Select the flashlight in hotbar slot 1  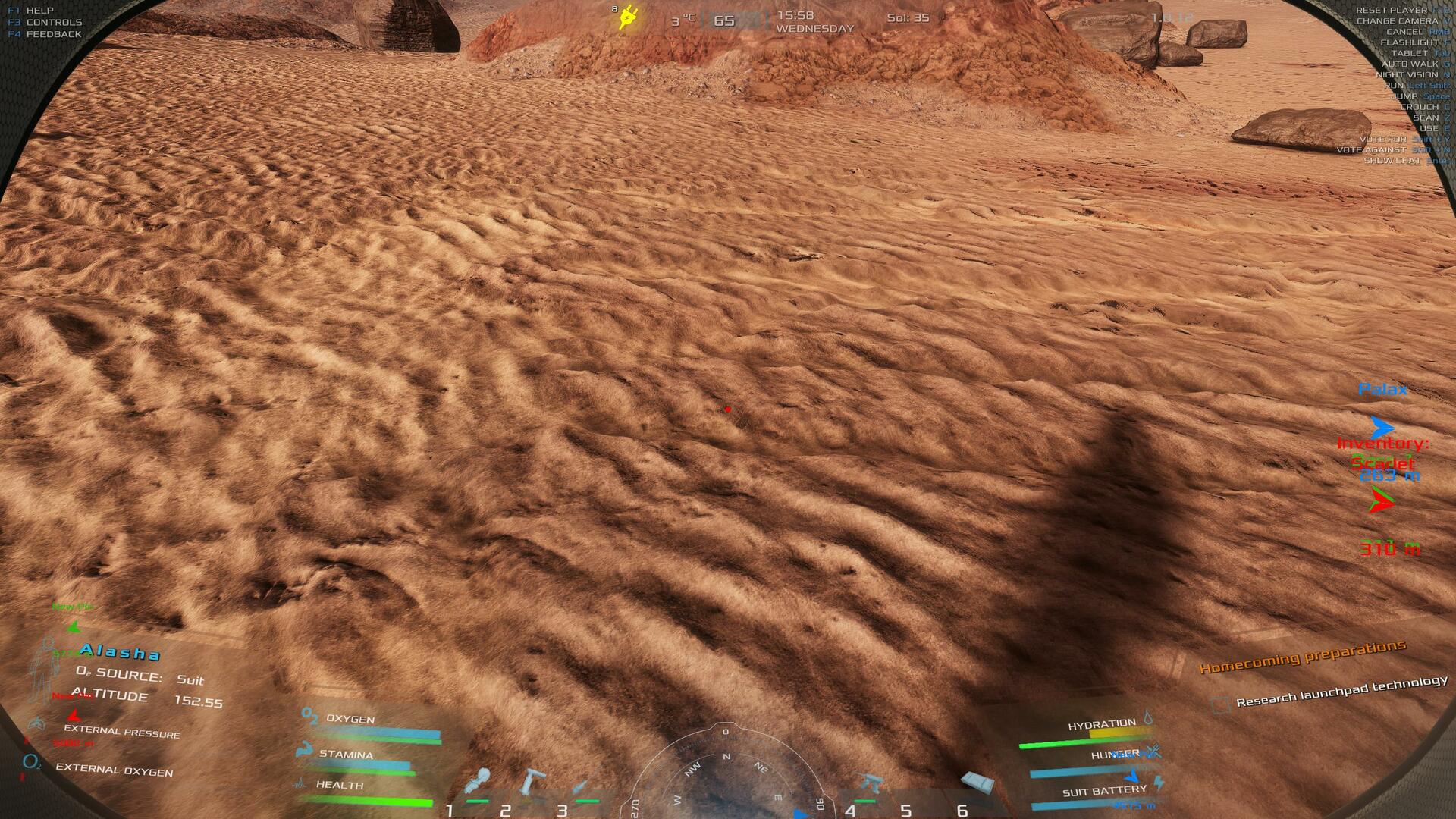pyautogui.click(x=479, y=781)
